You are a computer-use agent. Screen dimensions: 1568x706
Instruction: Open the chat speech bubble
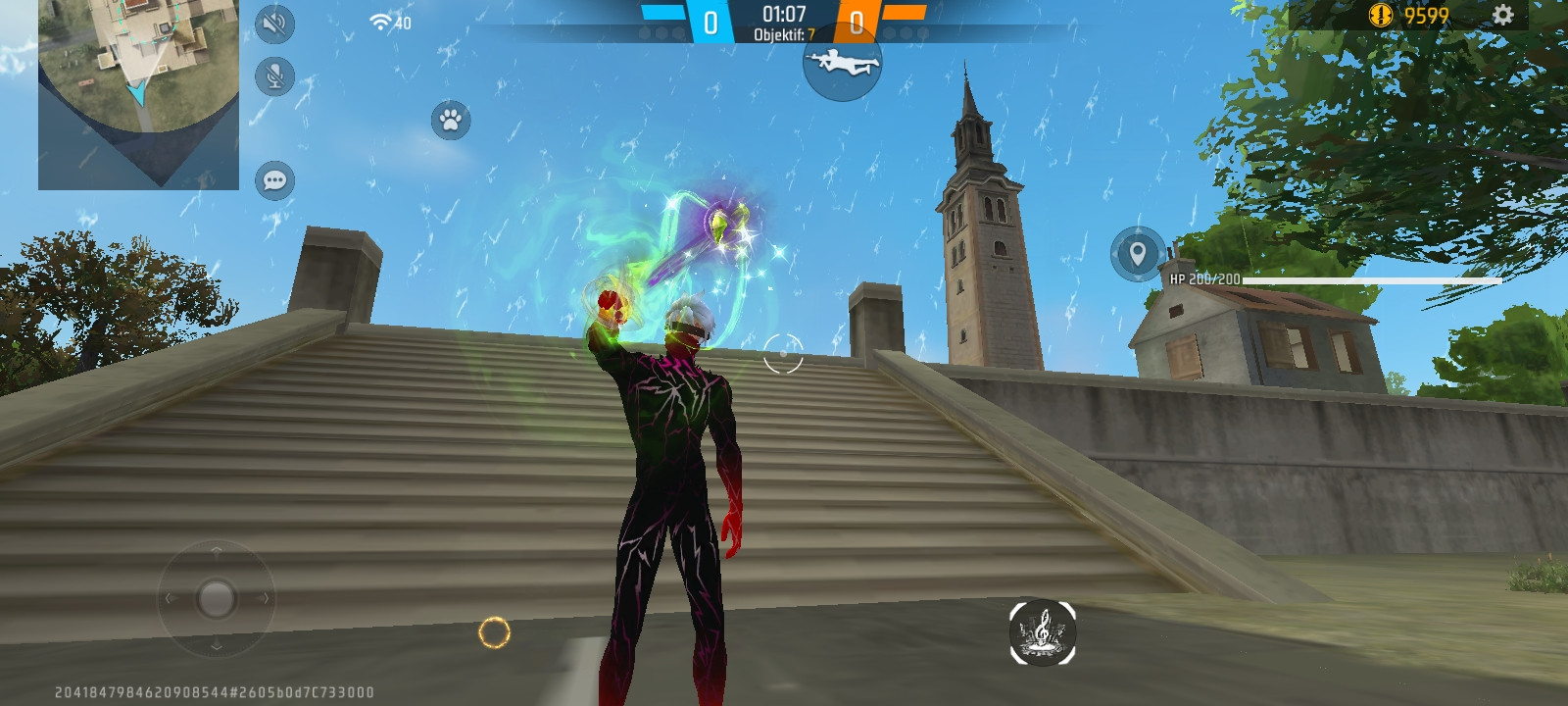[x=275, y=180]
